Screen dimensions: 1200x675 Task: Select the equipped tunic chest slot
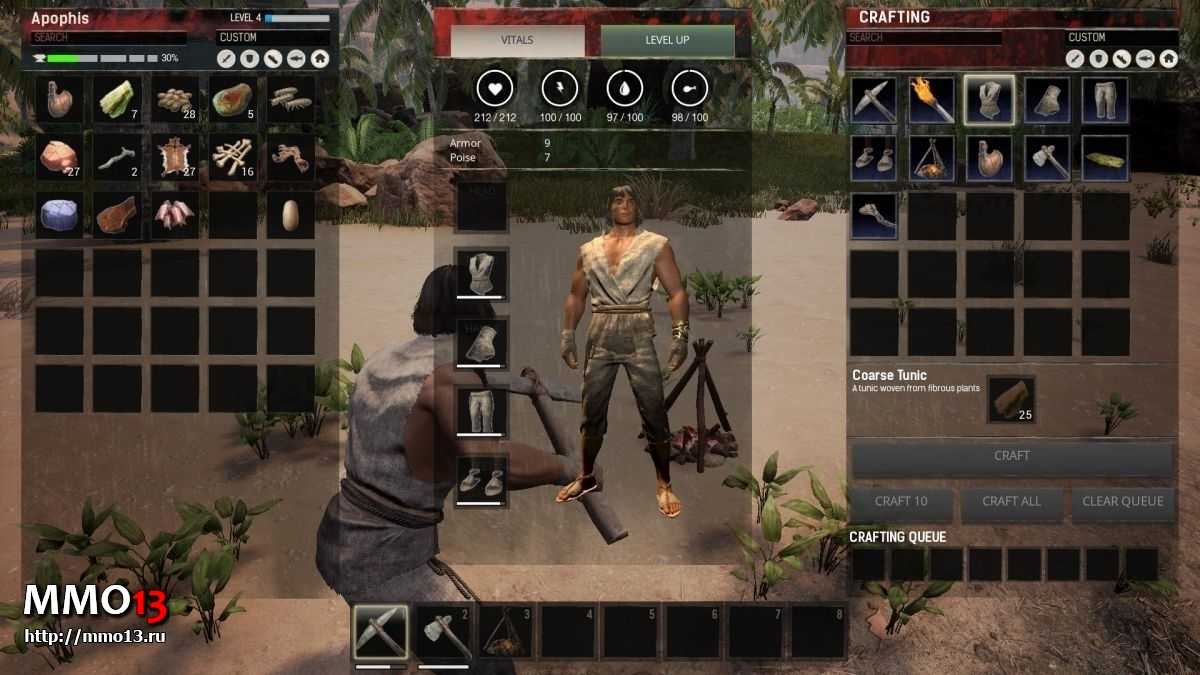tap(481, 273)
